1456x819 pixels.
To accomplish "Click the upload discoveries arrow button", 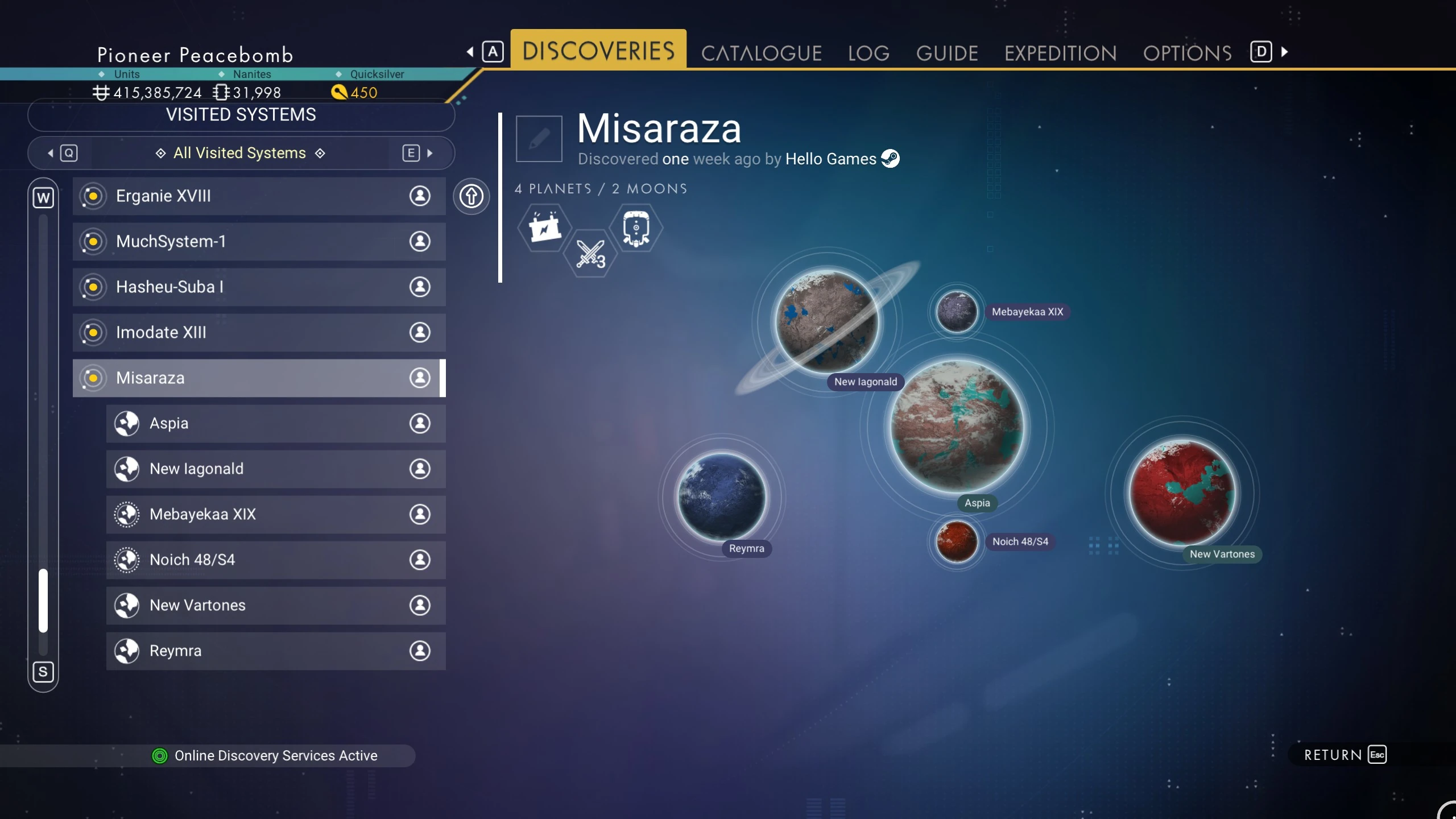I will point(471,197).
